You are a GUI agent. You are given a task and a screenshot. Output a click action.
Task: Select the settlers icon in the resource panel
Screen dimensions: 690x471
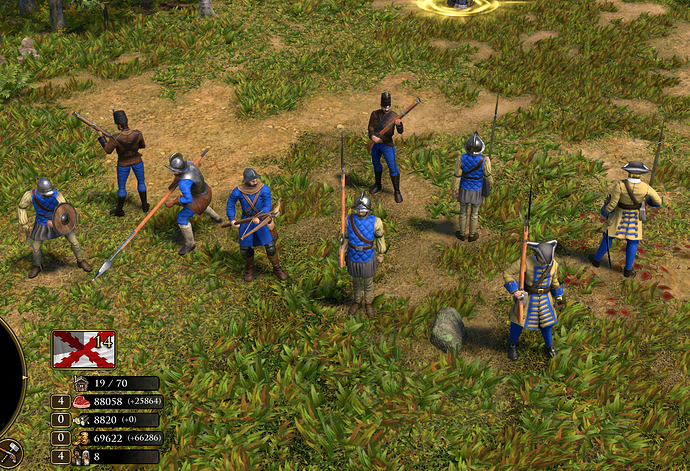pyautogui.click(x=81, y=456)
